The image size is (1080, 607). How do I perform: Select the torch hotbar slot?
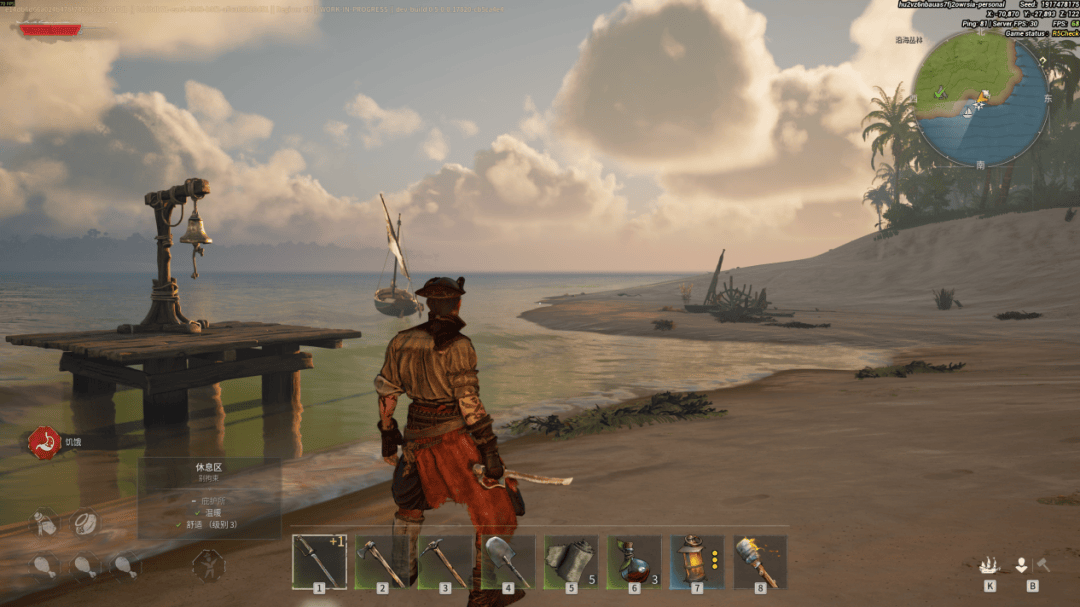coord(760,561)
